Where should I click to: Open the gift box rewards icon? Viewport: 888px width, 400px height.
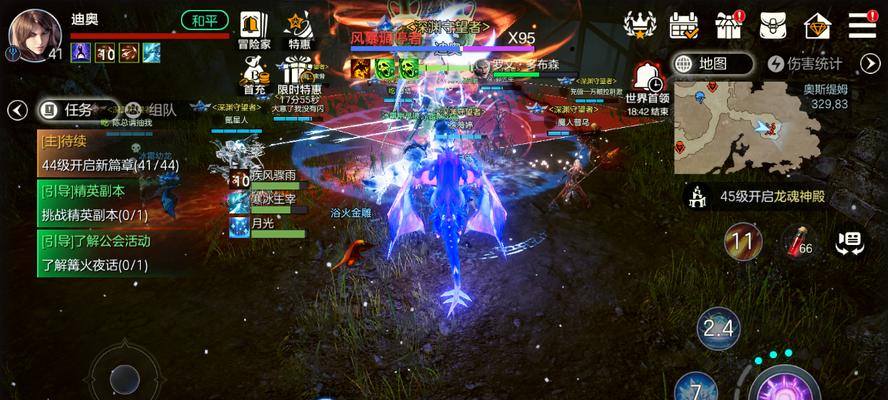pyautogui.click(x=729, y=24)
